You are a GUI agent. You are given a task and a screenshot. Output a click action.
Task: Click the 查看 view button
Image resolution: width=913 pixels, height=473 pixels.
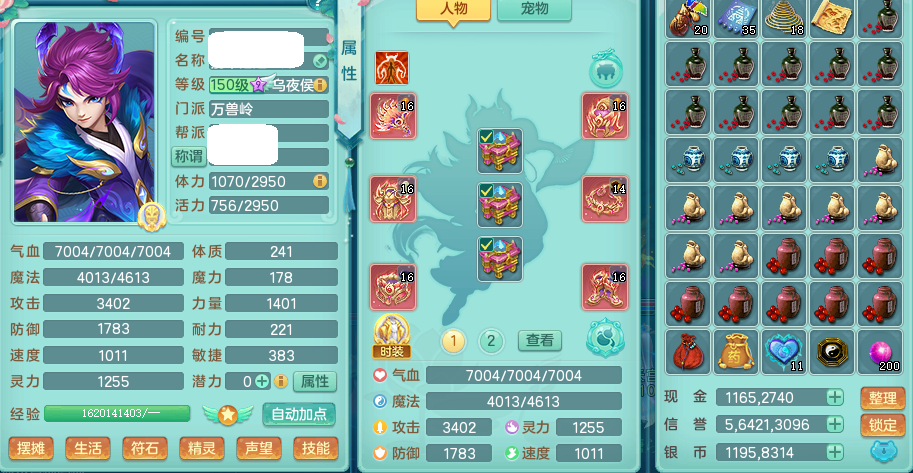[539, 341]
